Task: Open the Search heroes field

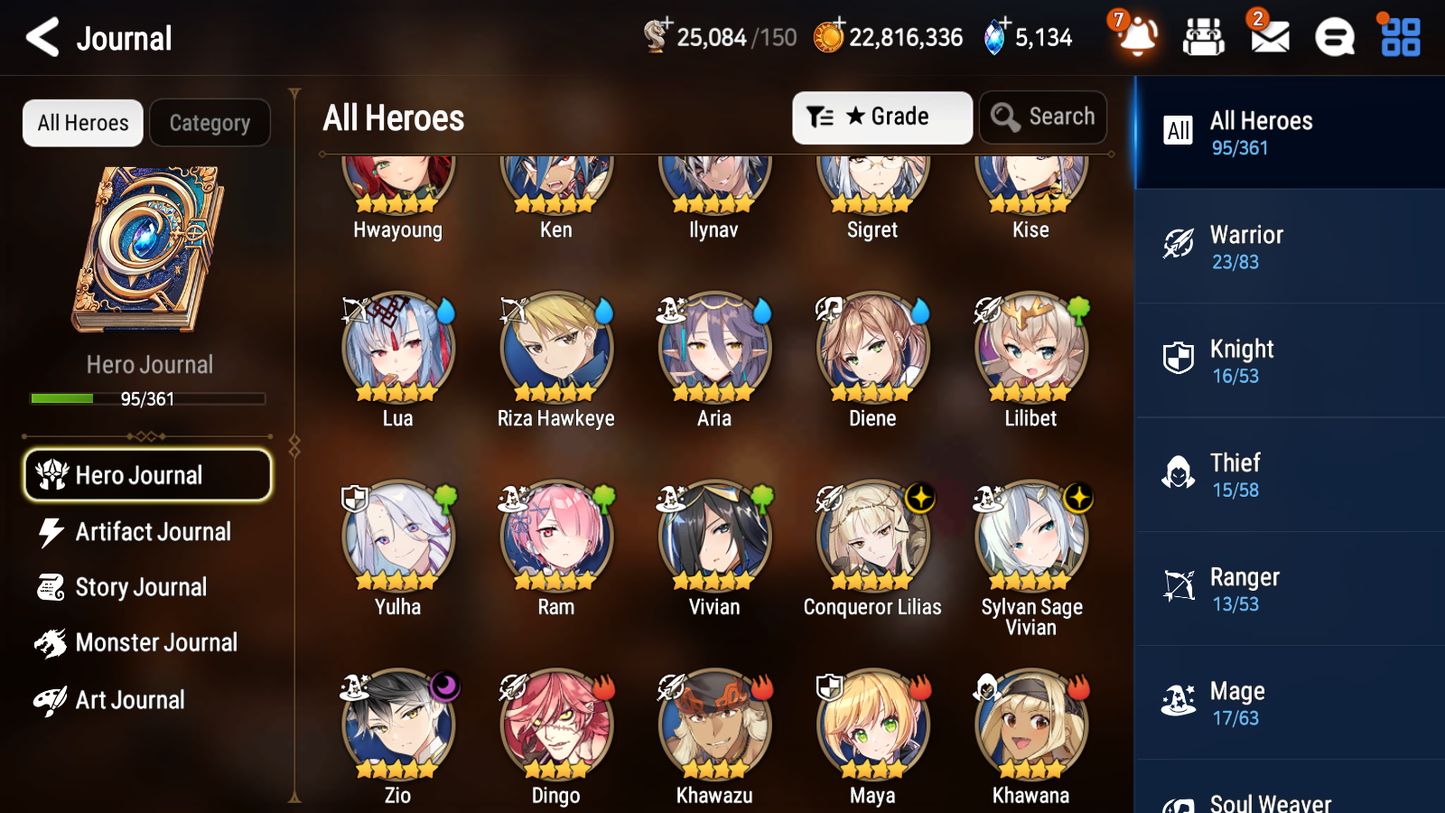Action: (x=1043, y=117)
